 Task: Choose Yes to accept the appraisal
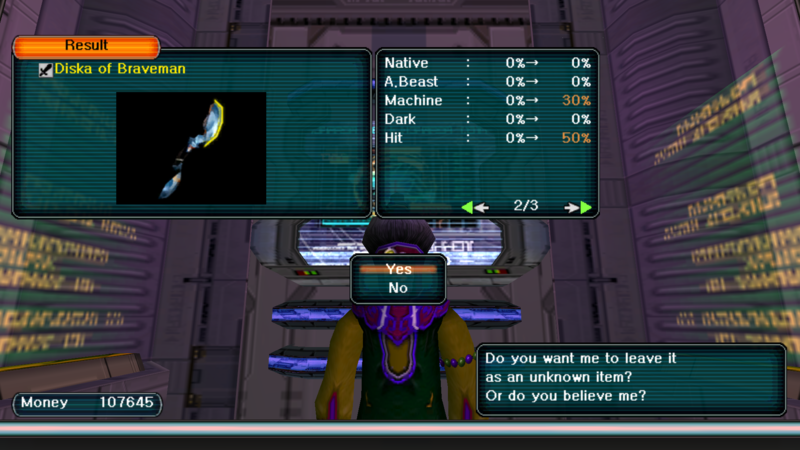[x=398, y=269]
